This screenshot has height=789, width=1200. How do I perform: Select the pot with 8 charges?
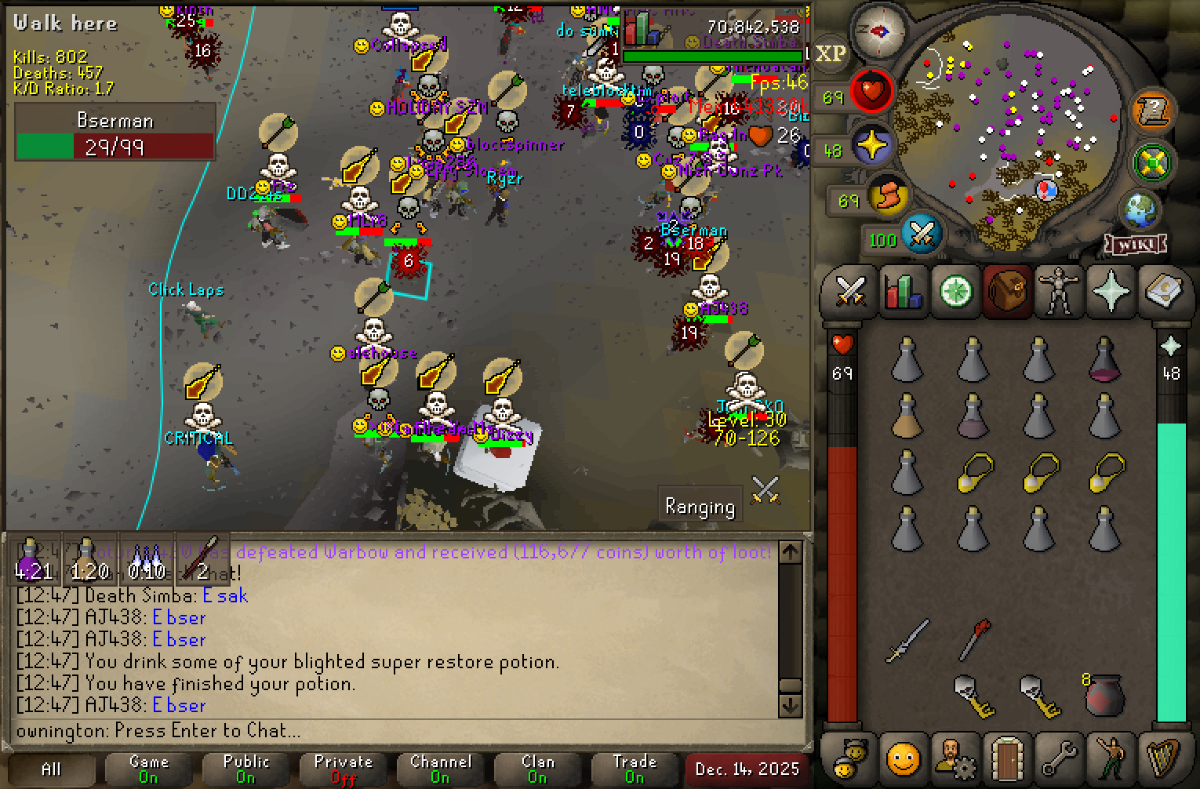coord(1105,695)
